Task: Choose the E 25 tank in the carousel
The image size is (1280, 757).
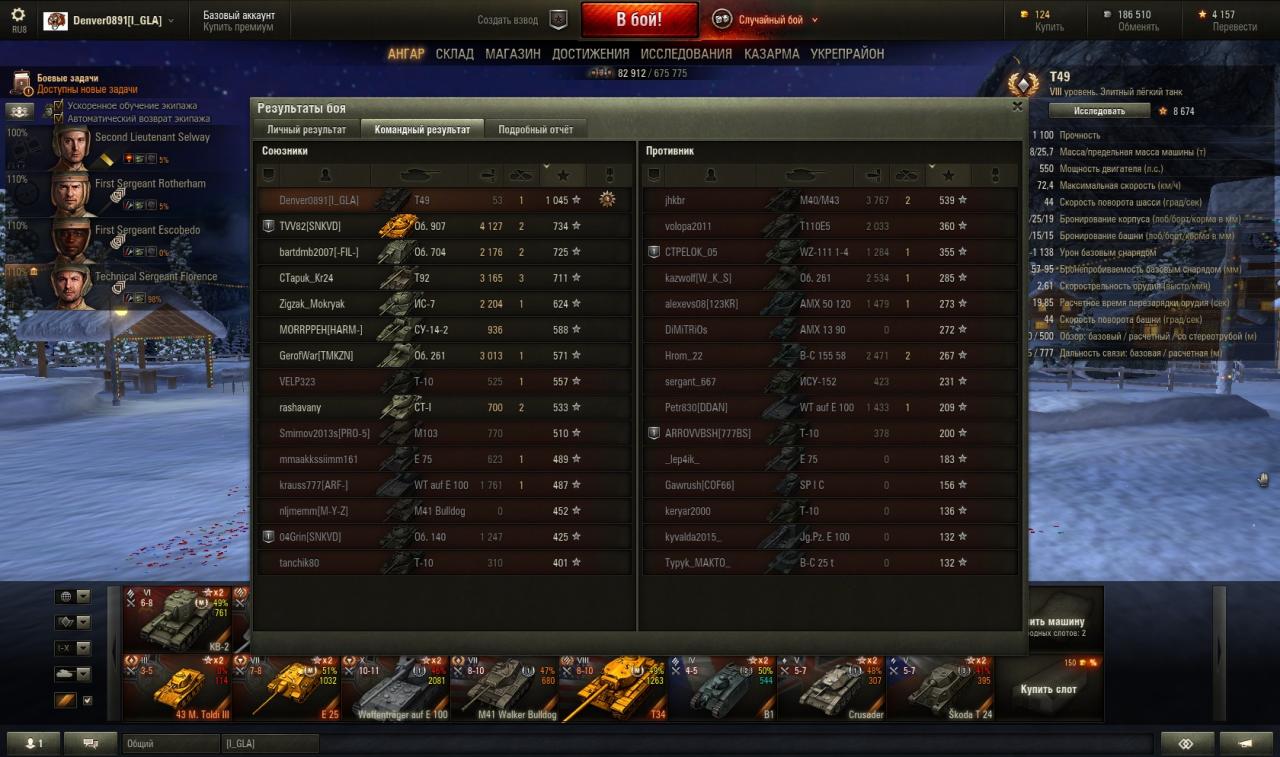Action: pyautogui.click(x=285, y=687)
